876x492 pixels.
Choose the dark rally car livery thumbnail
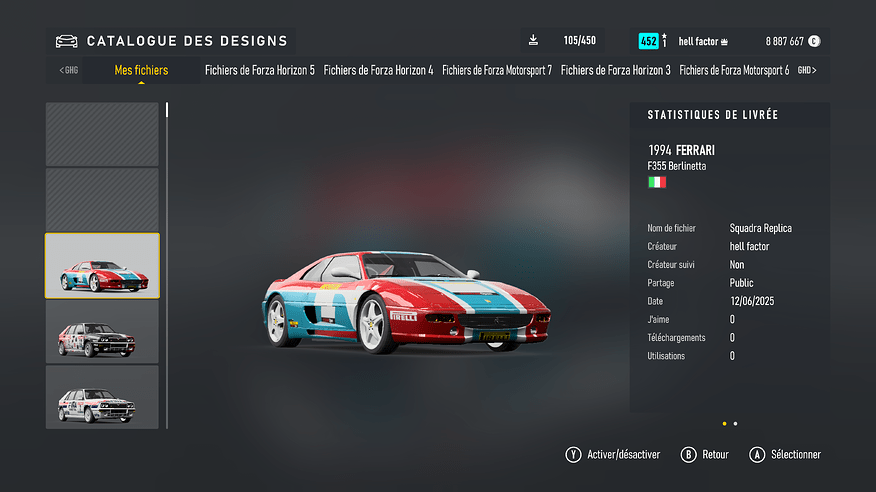pyautogui.click(x=102, y=332)
